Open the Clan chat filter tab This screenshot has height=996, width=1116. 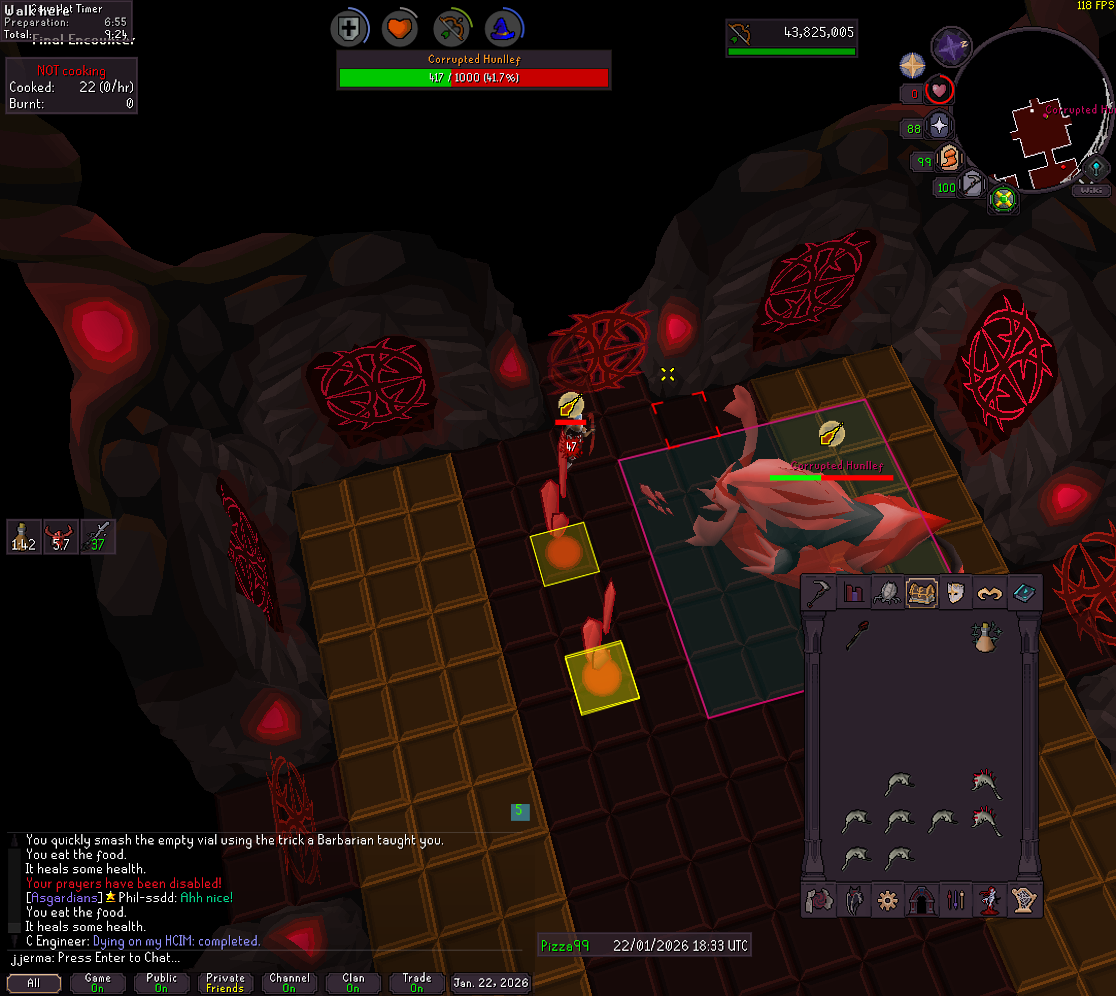click(353, 983)
